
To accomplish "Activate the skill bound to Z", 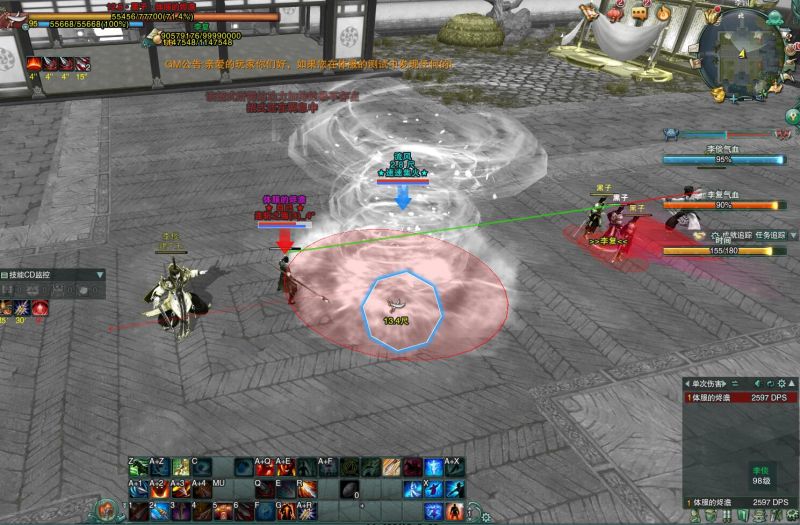I will point(138,467).
